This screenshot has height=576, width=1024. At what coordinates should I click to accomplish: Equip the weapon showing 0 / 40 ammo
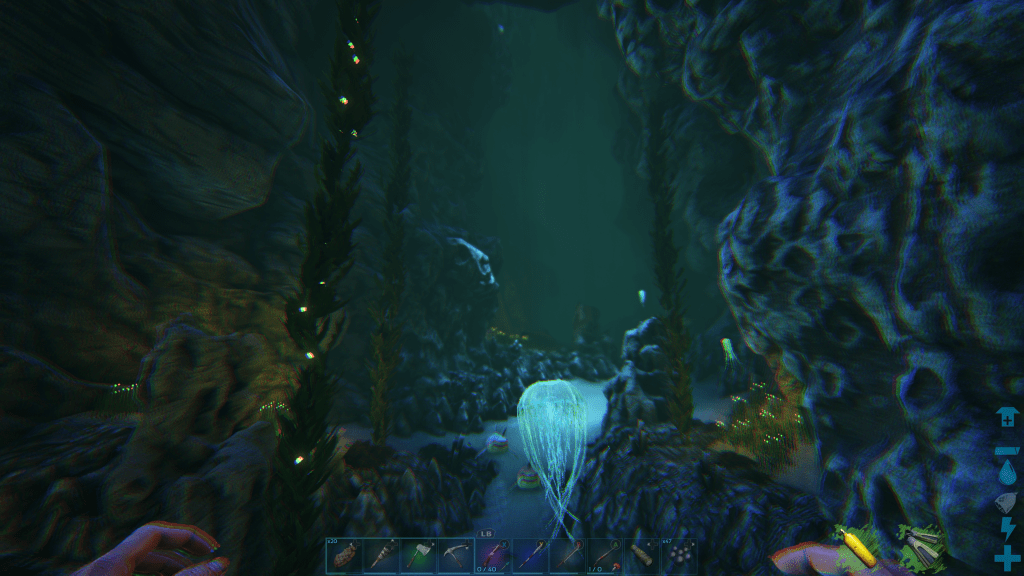(492, 557)
